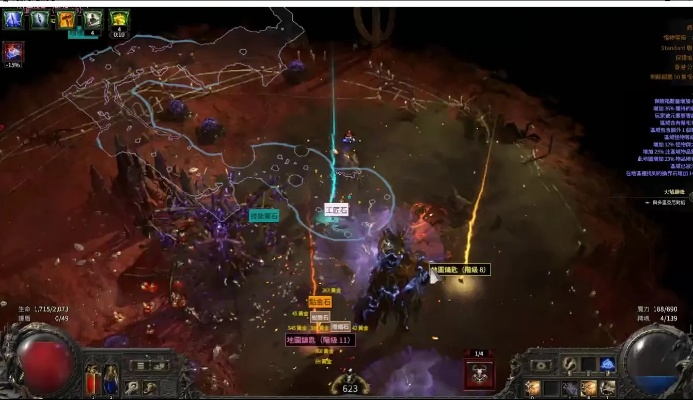Click the red horned skull icon

click(x=478, y=374)
